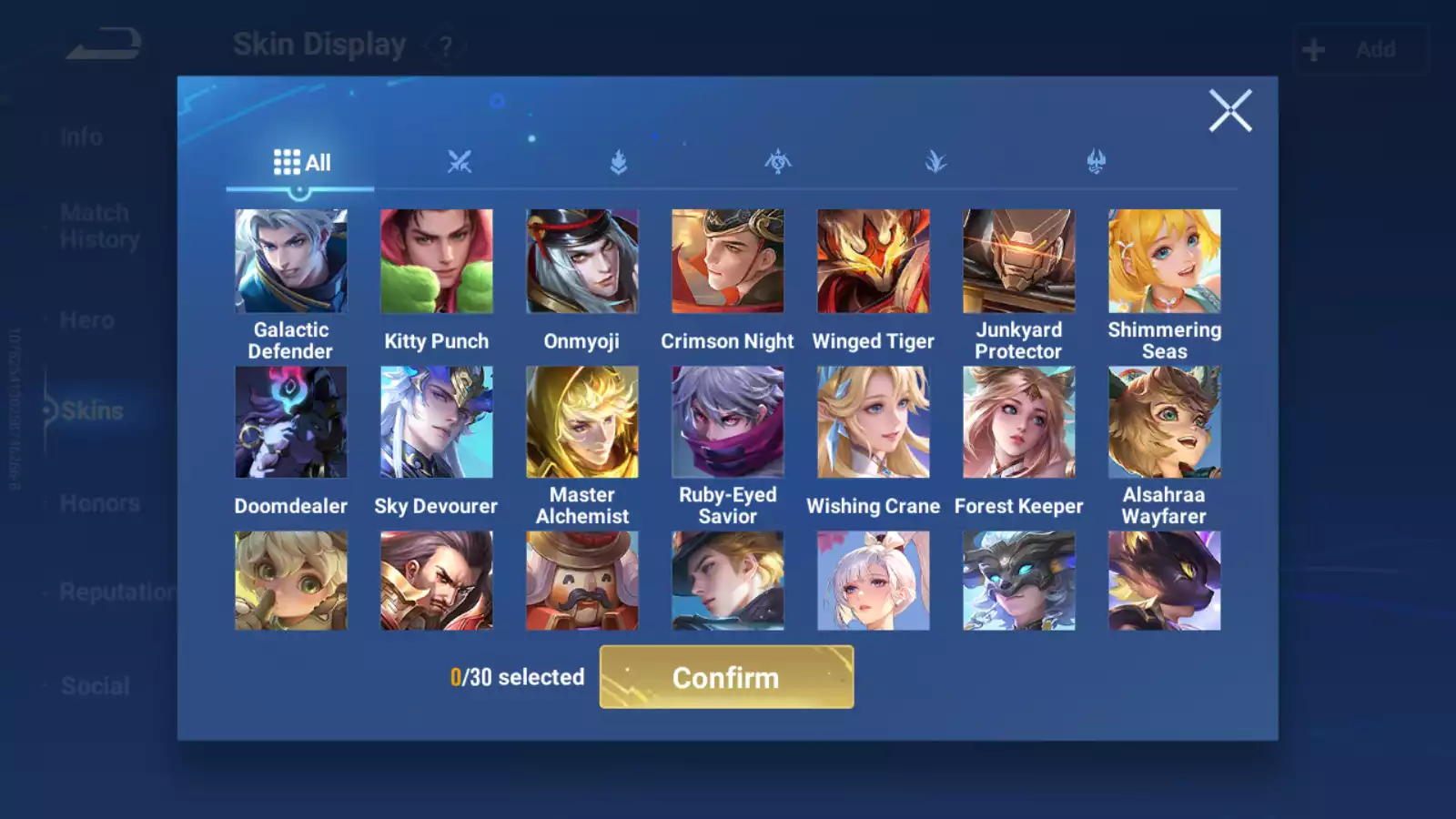Choose the Winged Tiger skin

874,261
